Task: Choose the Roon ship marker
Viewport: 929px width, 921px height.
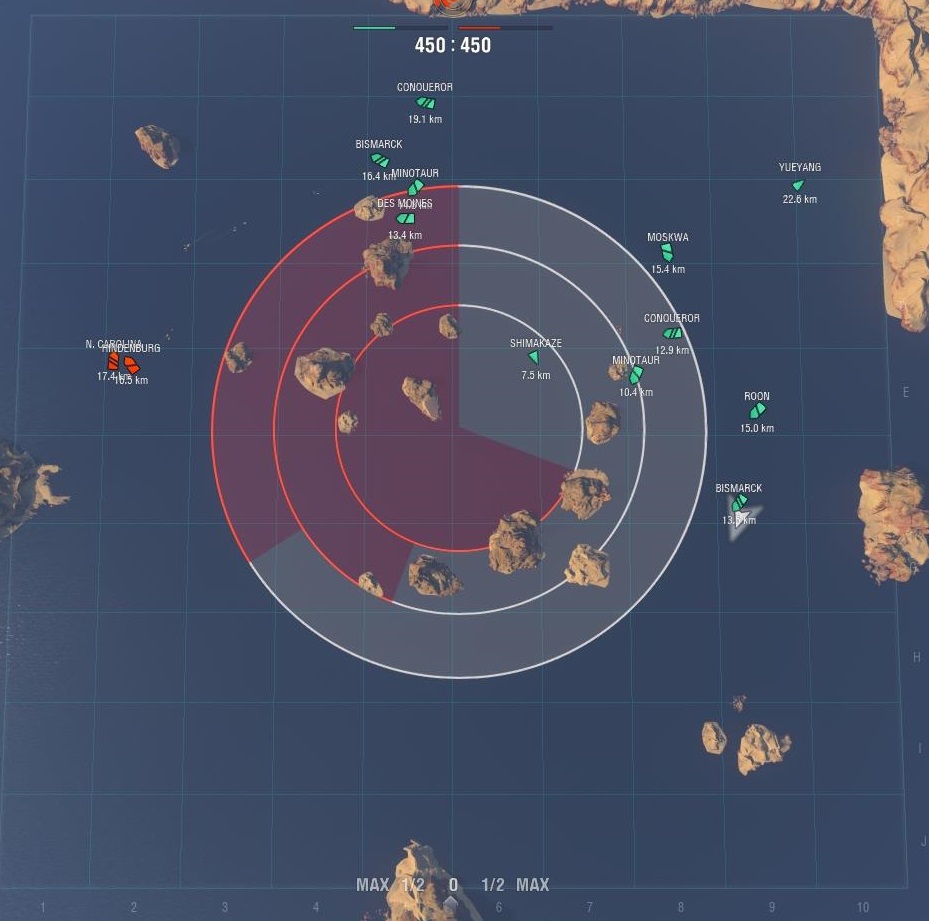Action: [757, 410]
